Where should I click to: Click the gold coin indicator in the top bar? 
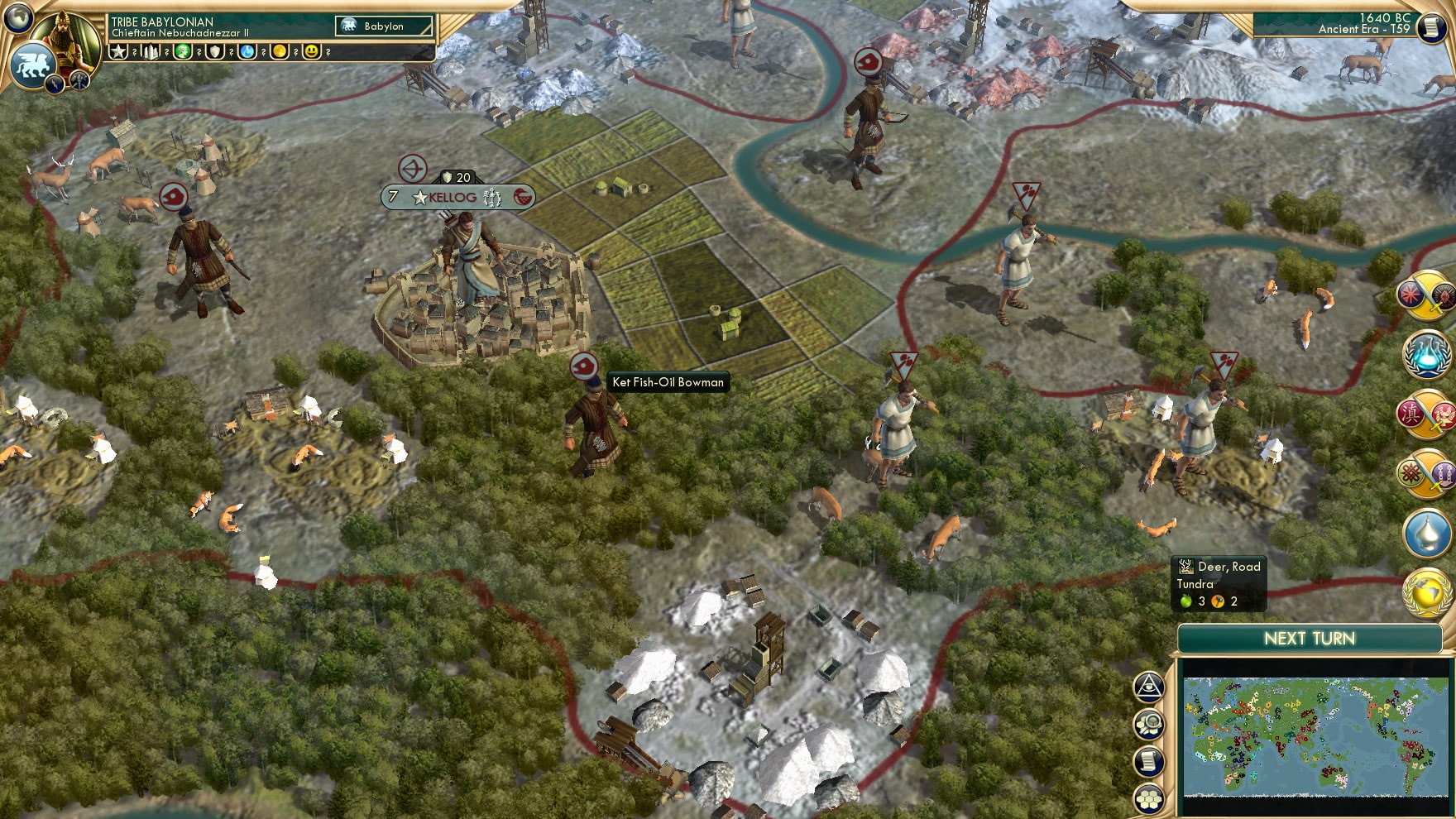click(281, 51)
